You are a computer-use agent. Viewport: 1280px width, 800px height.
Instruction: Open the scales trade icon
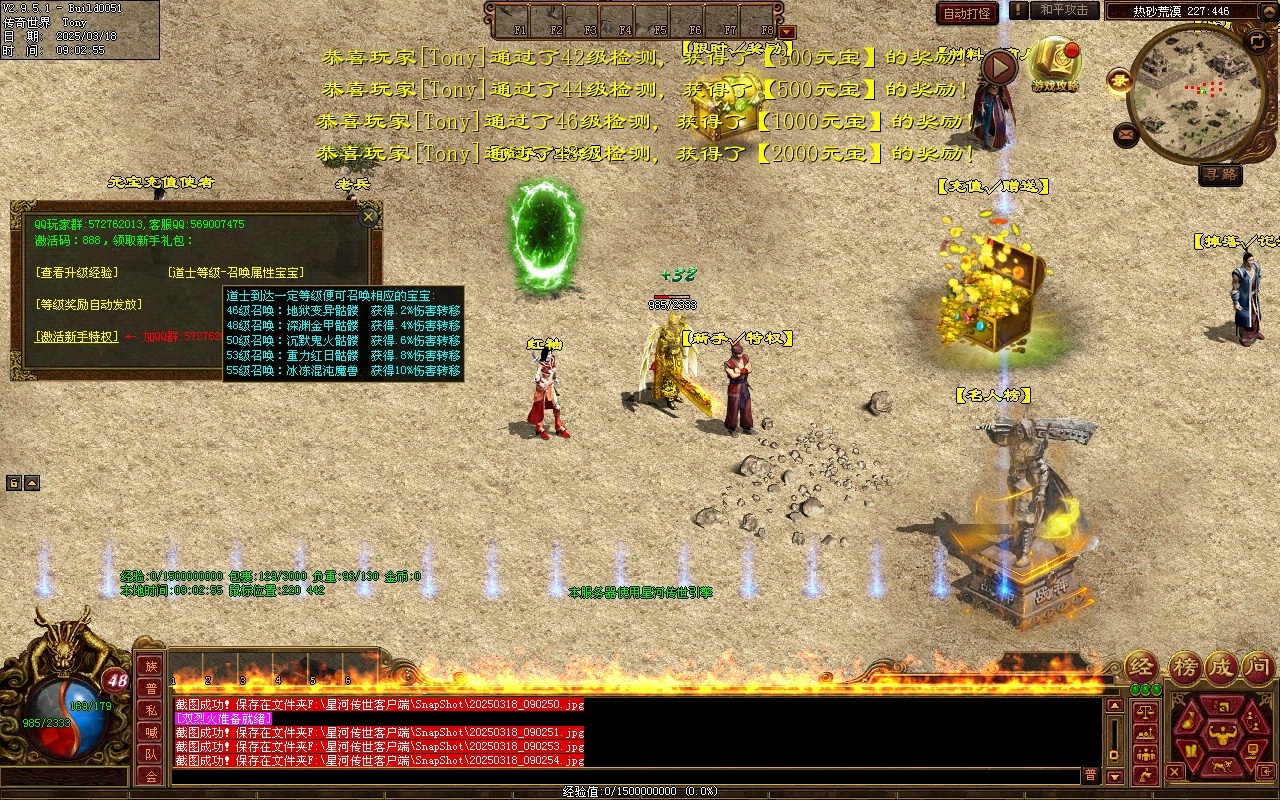(x=1144, y=713)
